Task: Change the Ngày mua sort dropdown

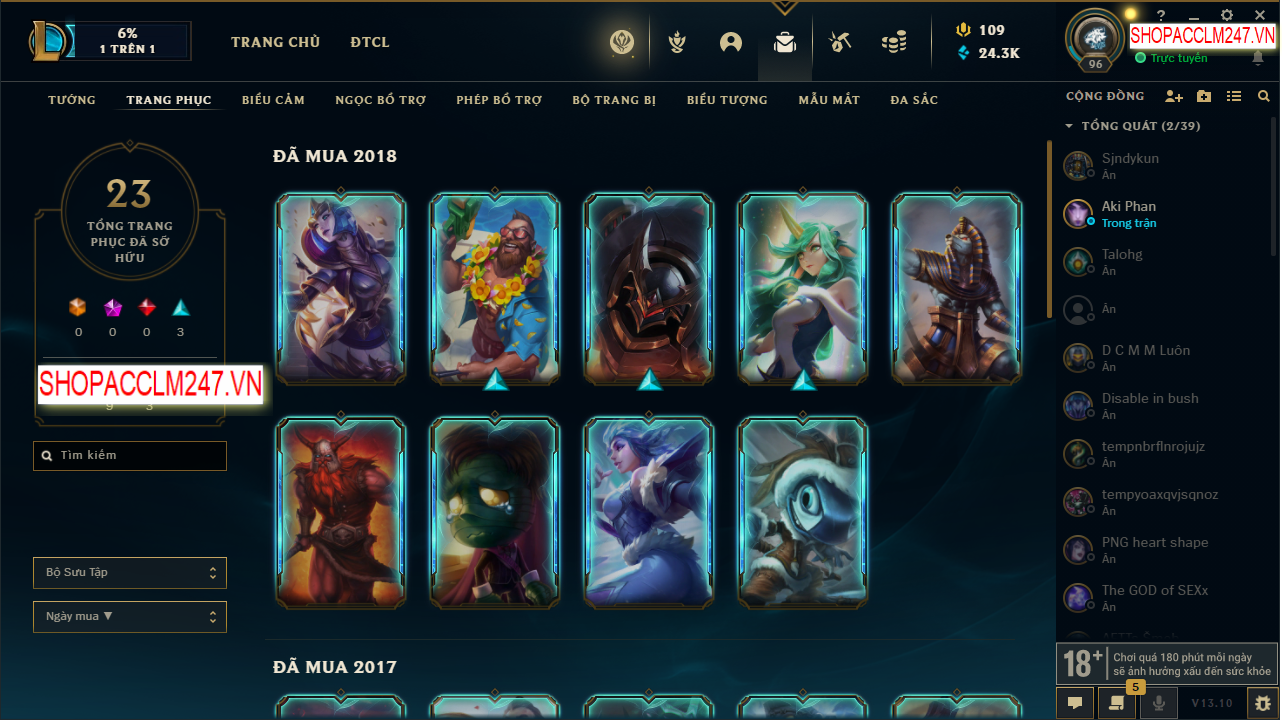Action: click(130, 617)
